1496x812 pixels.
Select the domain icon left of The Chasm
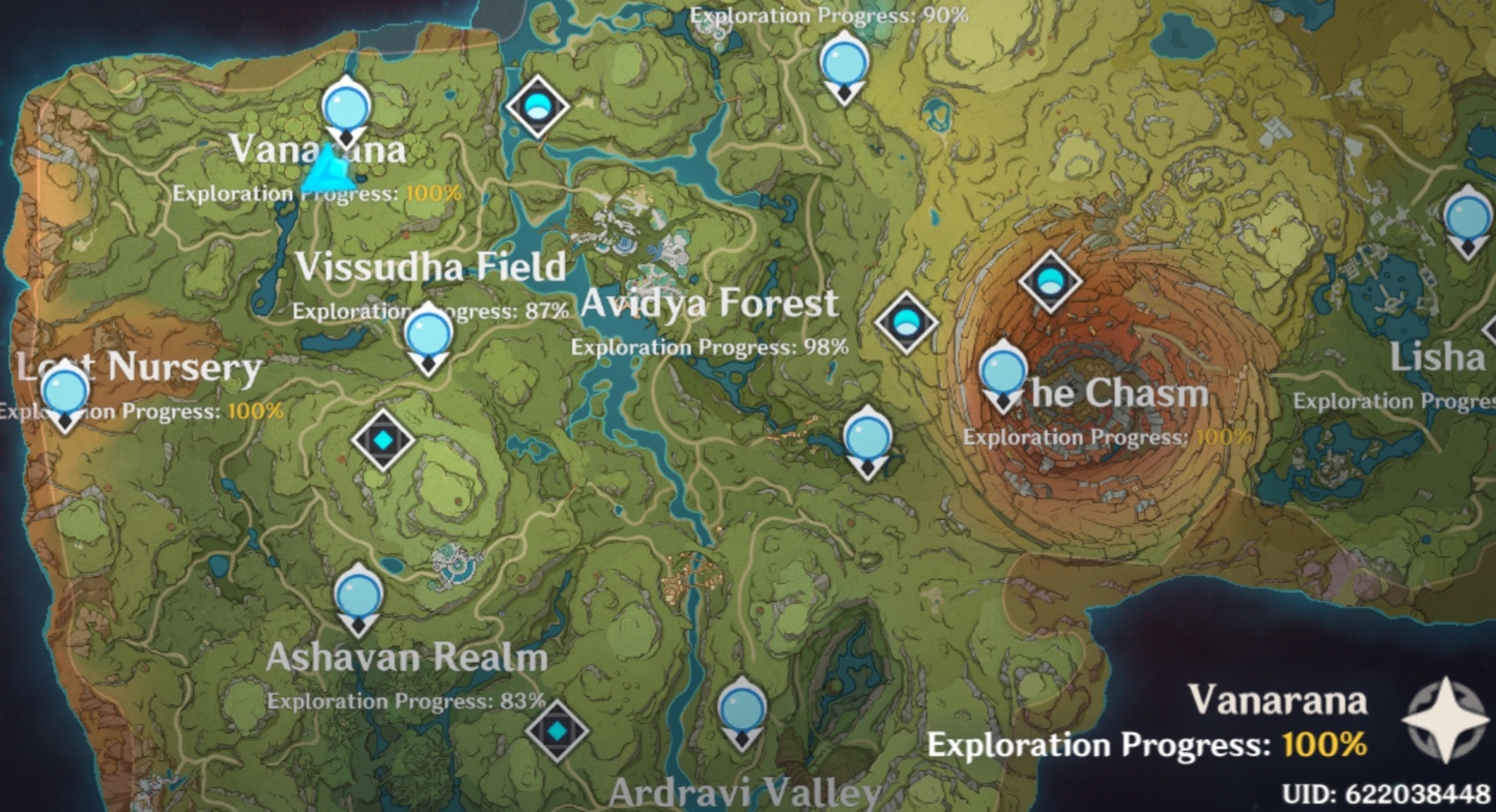click(907, 323)
